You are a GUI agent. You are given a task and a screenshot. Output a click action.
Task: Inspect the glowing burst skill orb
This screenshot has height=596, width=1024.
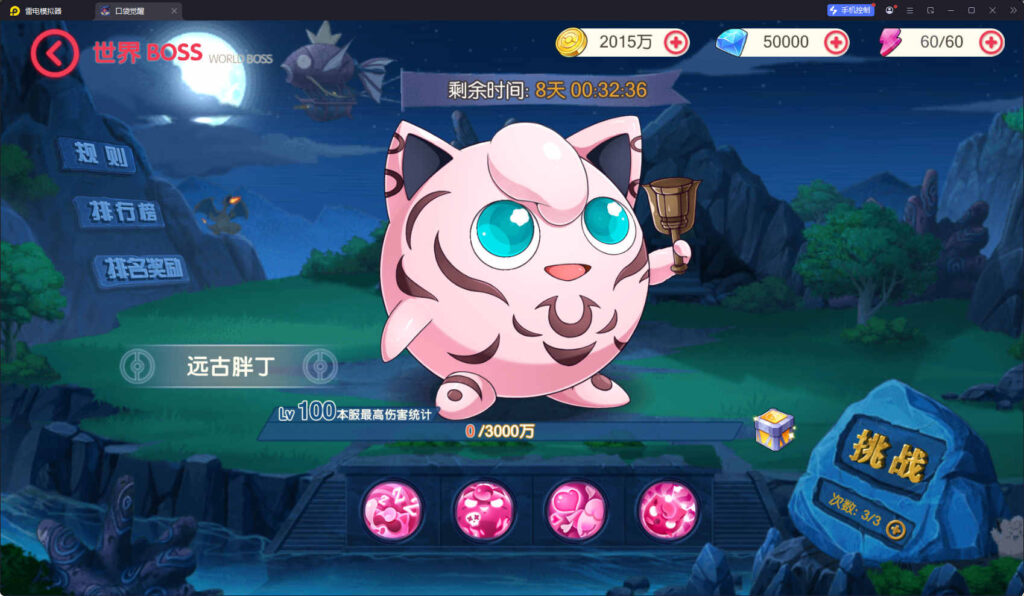[667, 509]
